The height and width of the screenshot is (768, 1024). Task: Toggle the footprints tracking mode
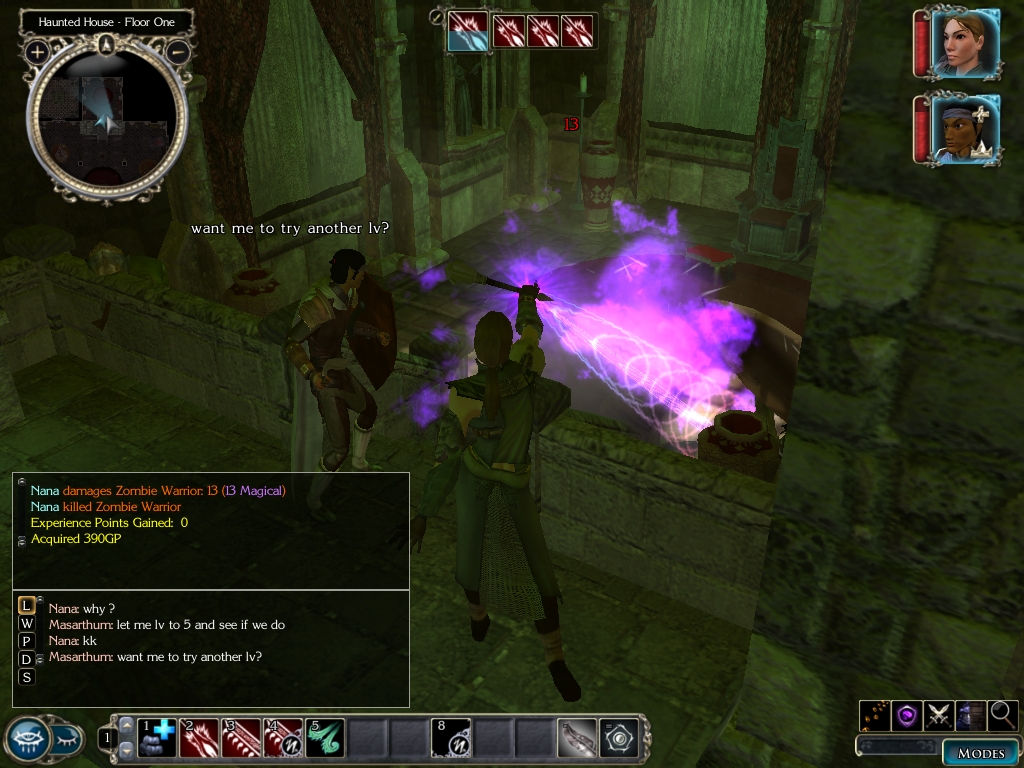(x=875, y=715)
